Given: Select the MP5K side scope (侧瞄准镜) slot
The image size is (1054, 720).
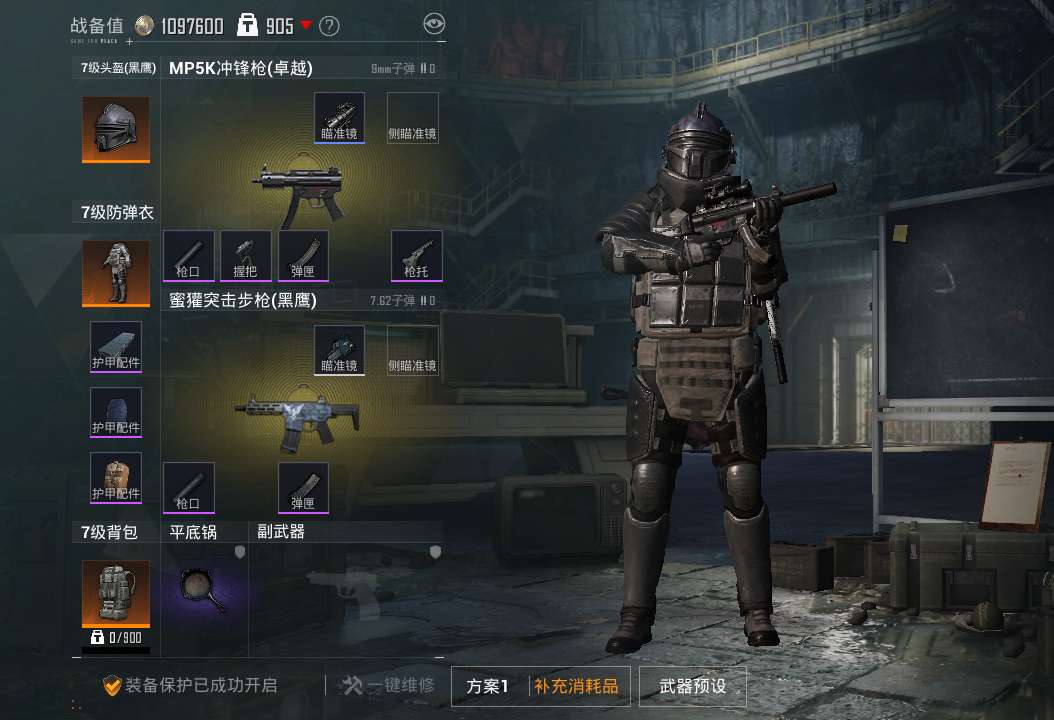Looking at the screenshot, I should tap(412, 118).
